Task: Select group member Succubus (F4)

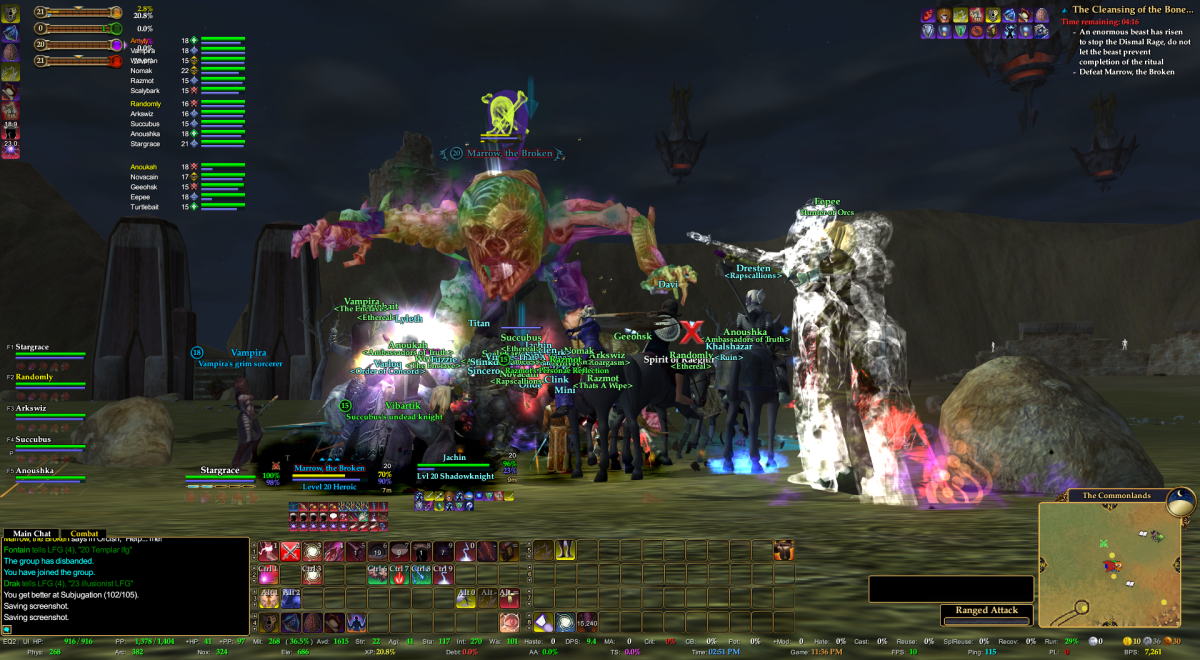Action: [36, 439]
